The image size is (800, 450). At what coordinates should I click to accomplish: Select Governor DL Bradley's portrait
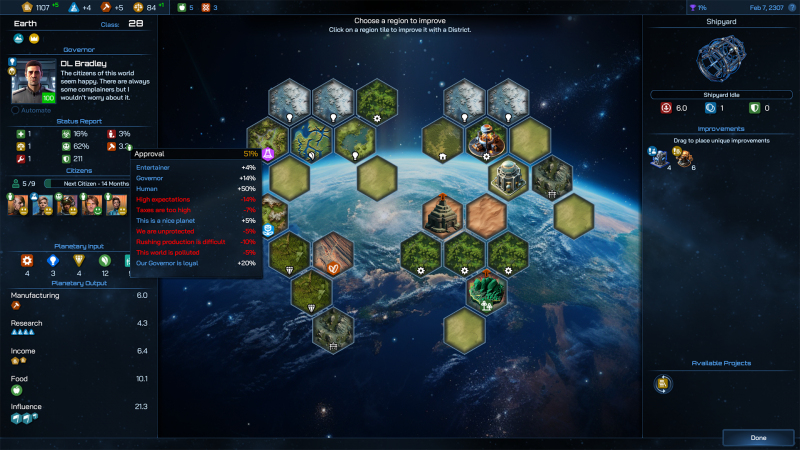click(34, 82)
